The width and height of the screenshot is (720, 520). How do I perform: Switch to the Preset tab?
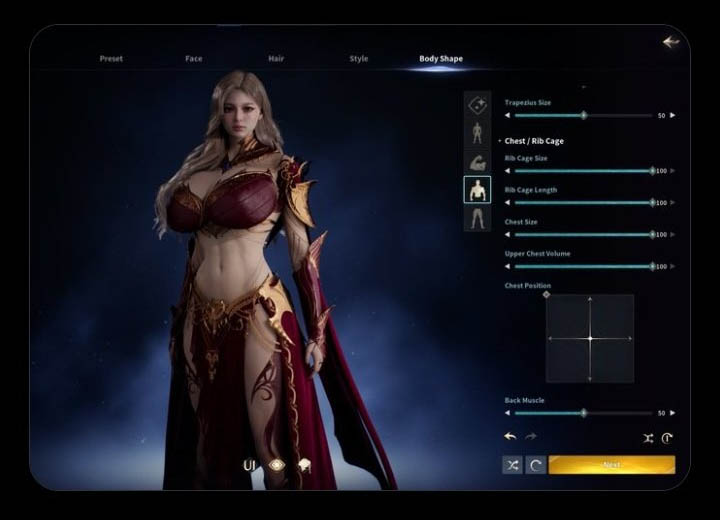(111, 59)
